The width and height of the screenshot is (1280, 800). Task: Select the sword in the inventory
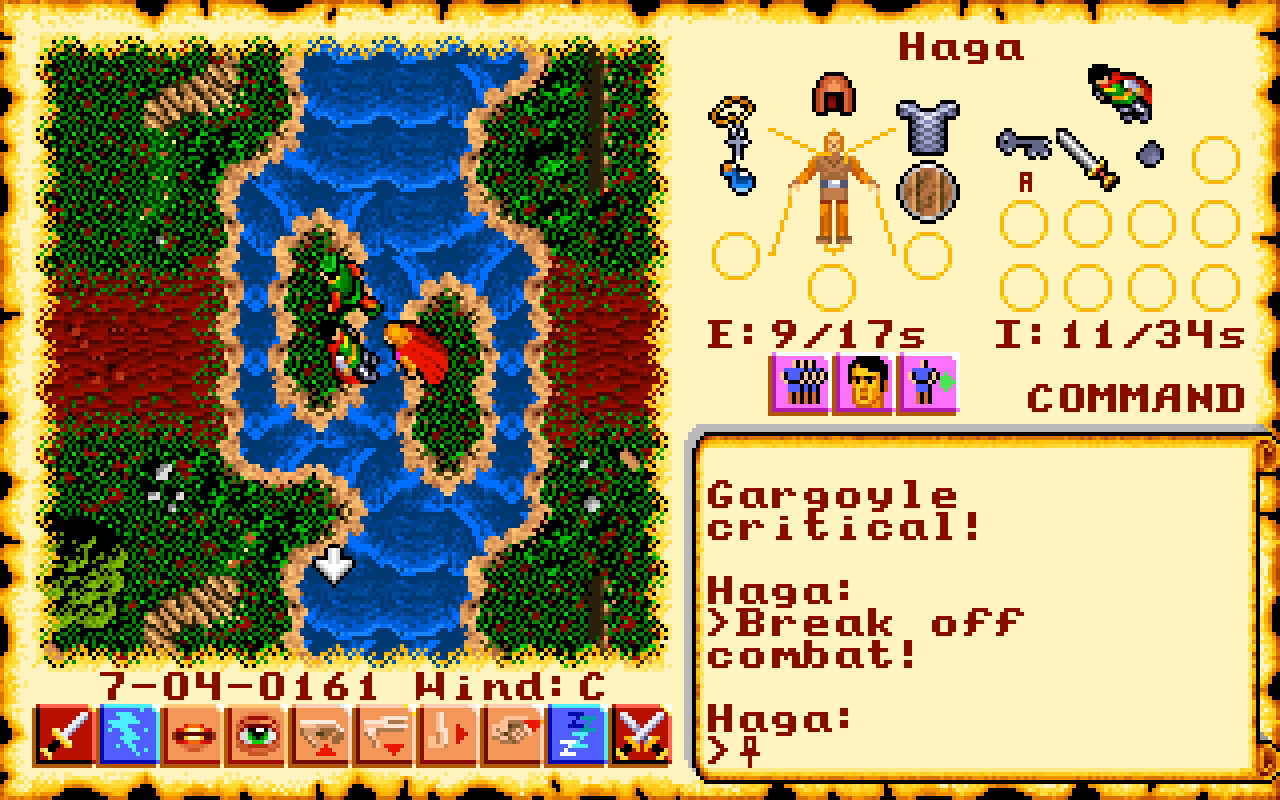pyautogui.click(x=1087, y=158)
